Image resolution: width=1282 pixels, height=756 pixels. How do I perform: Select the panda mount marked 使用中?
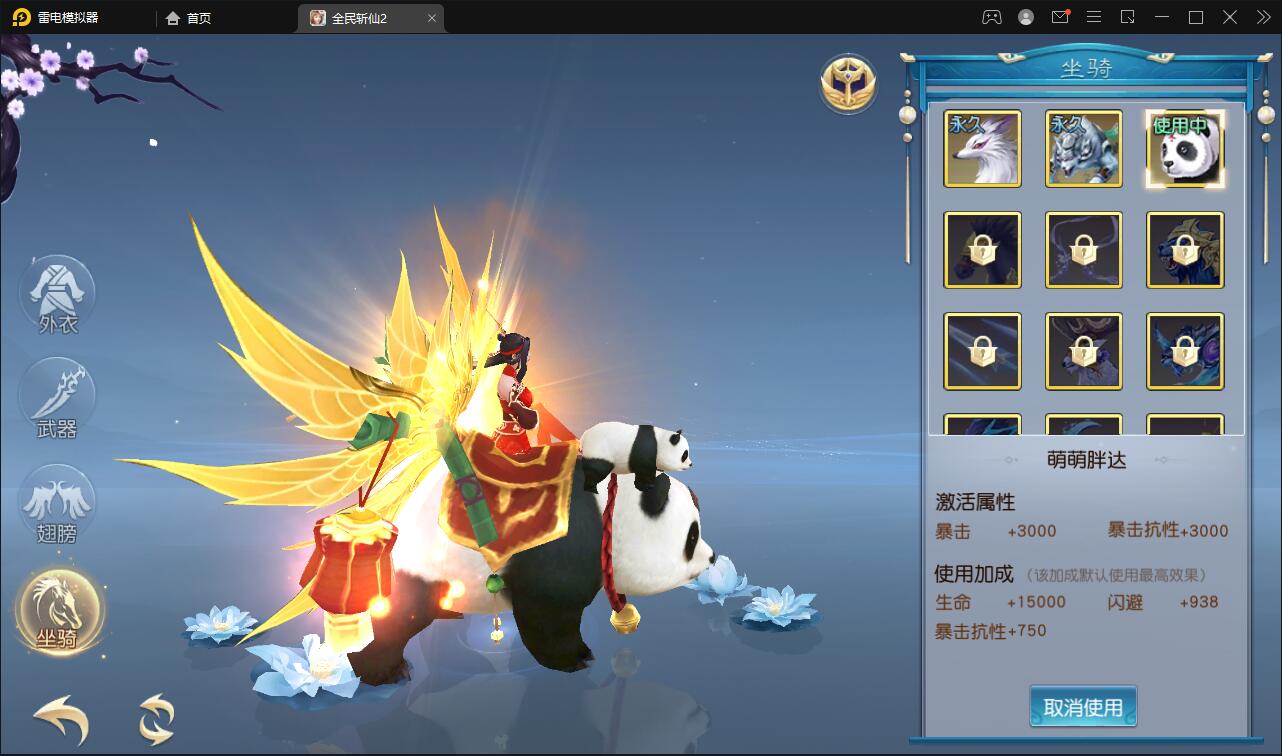(1185, 149)
